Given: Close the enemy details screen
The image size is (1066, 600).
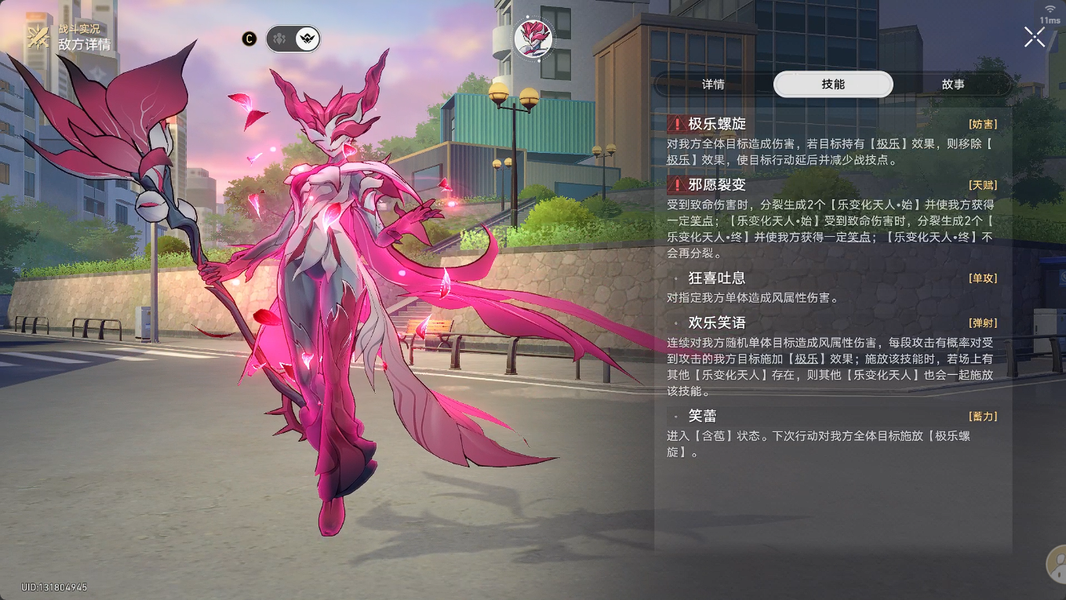Looking at the screenshot, I should tap(1034, 38).
